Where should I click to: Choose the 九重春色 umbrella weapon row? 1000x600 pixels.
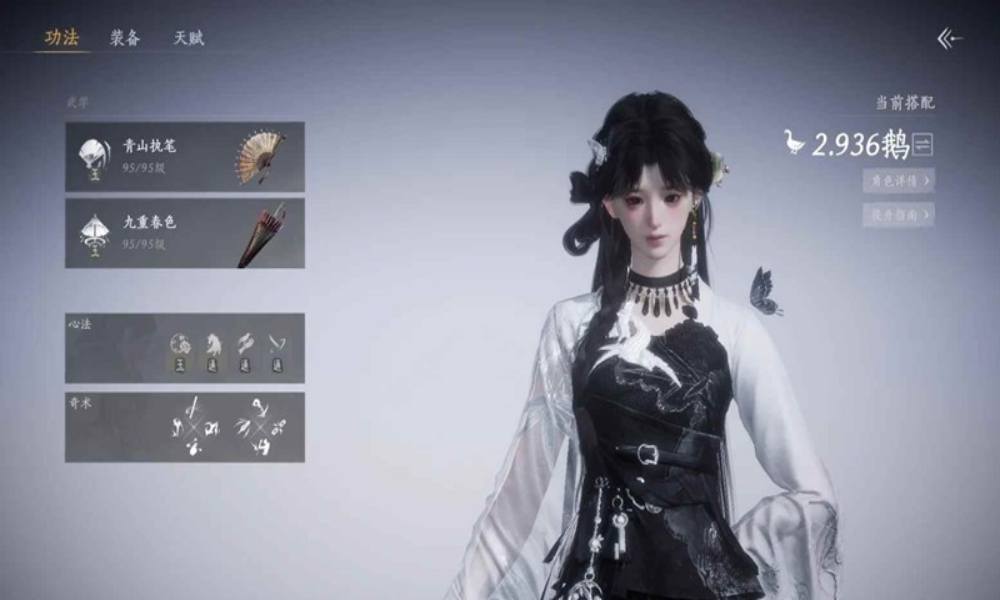[185, 233]
